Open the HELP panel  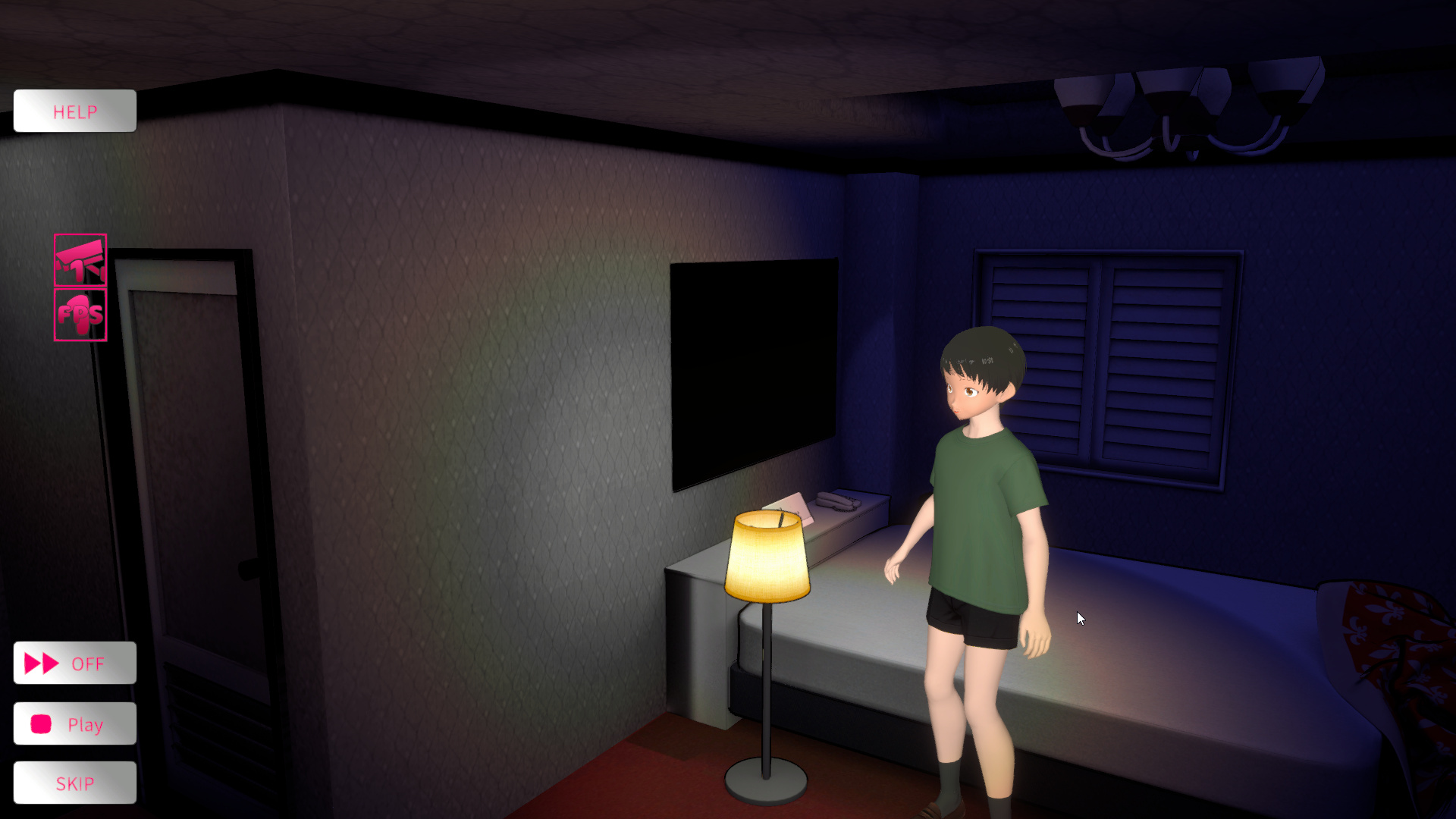74,111
